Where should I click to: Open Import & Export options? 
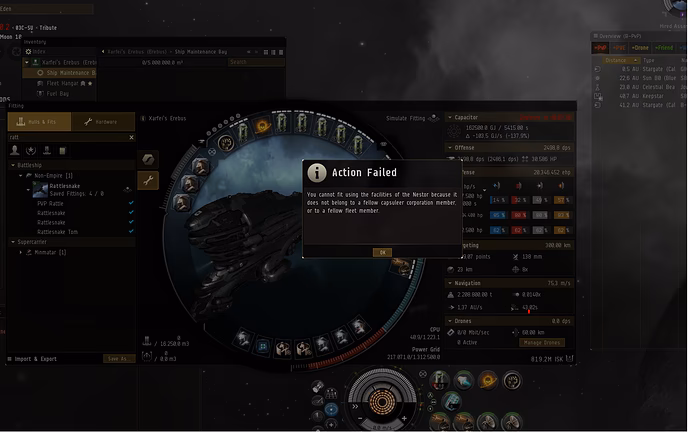pyautogui.click(x=36, y=358)
